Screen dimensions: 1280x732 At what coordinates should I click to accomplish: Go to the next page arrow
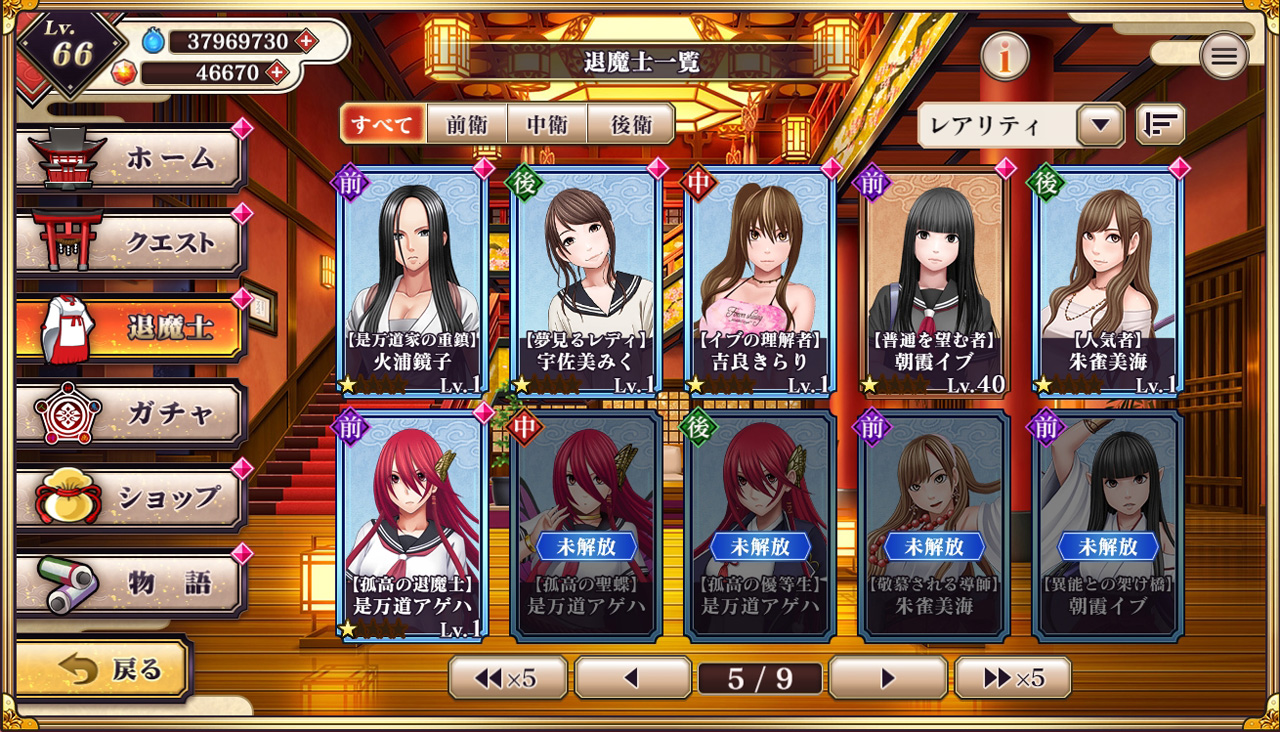coord(887,678)
